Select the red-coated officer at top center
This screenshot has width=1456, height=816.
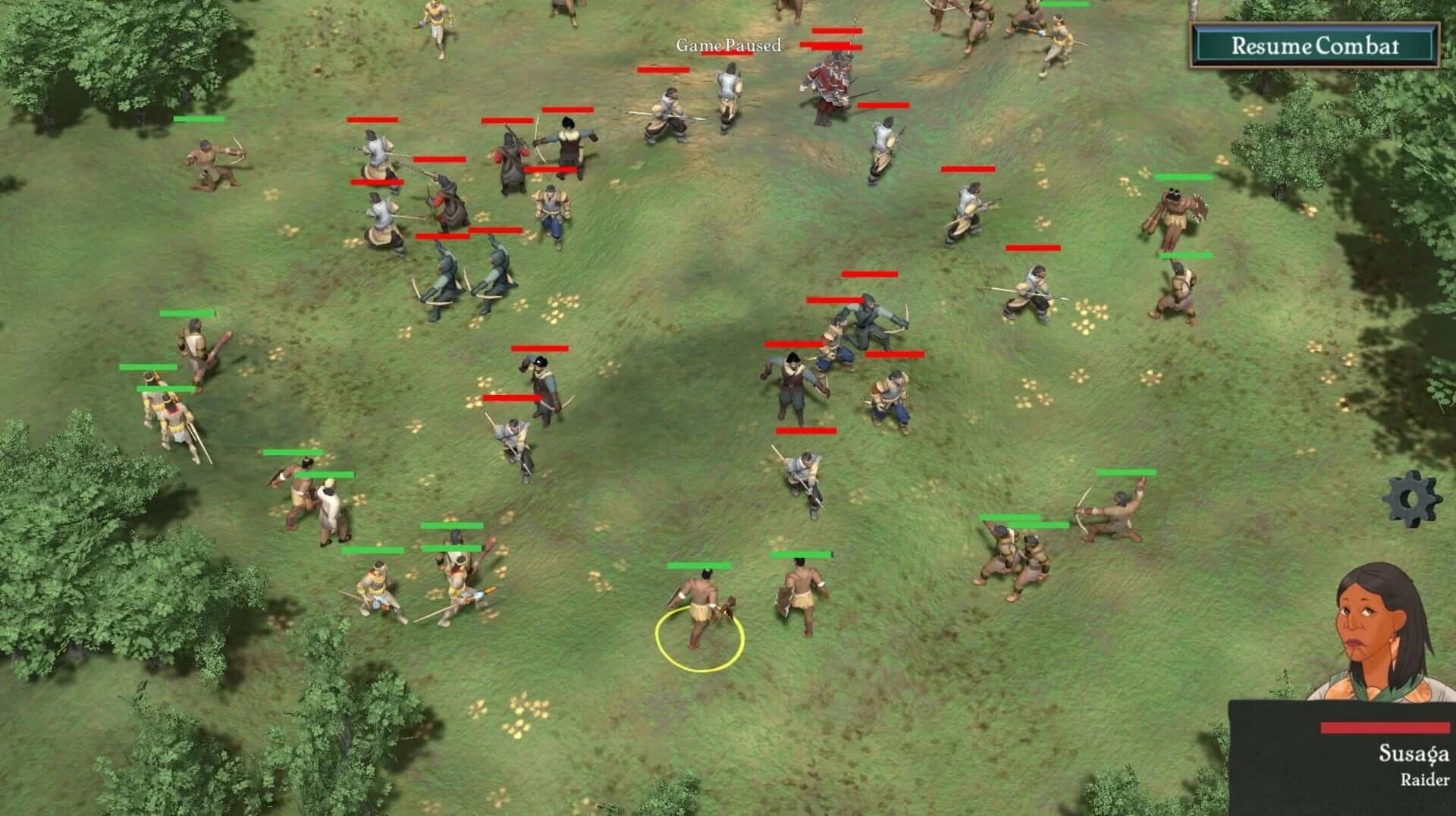830,83
